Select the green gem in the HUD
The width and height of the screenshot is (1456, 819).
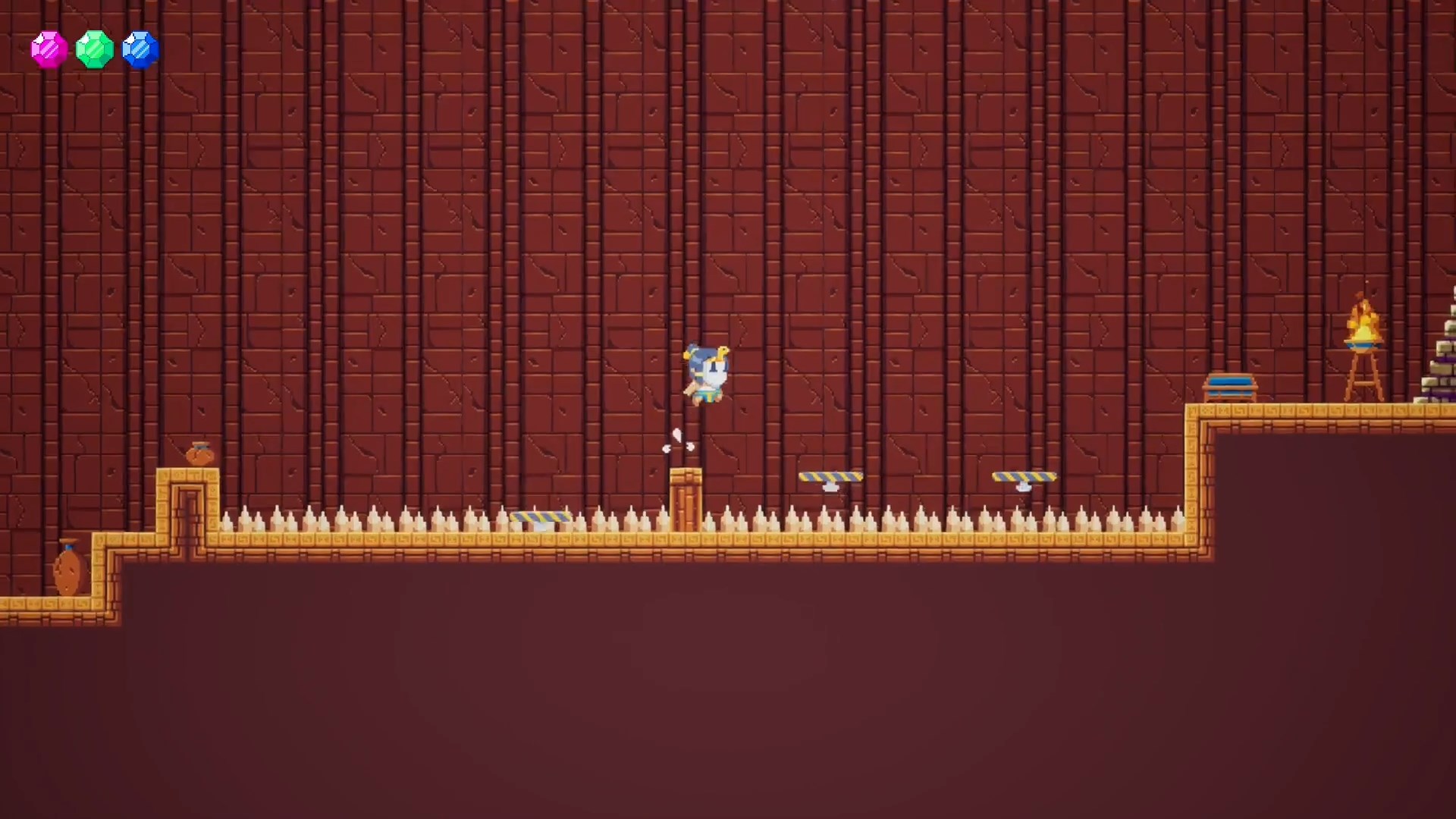[95, 49]
